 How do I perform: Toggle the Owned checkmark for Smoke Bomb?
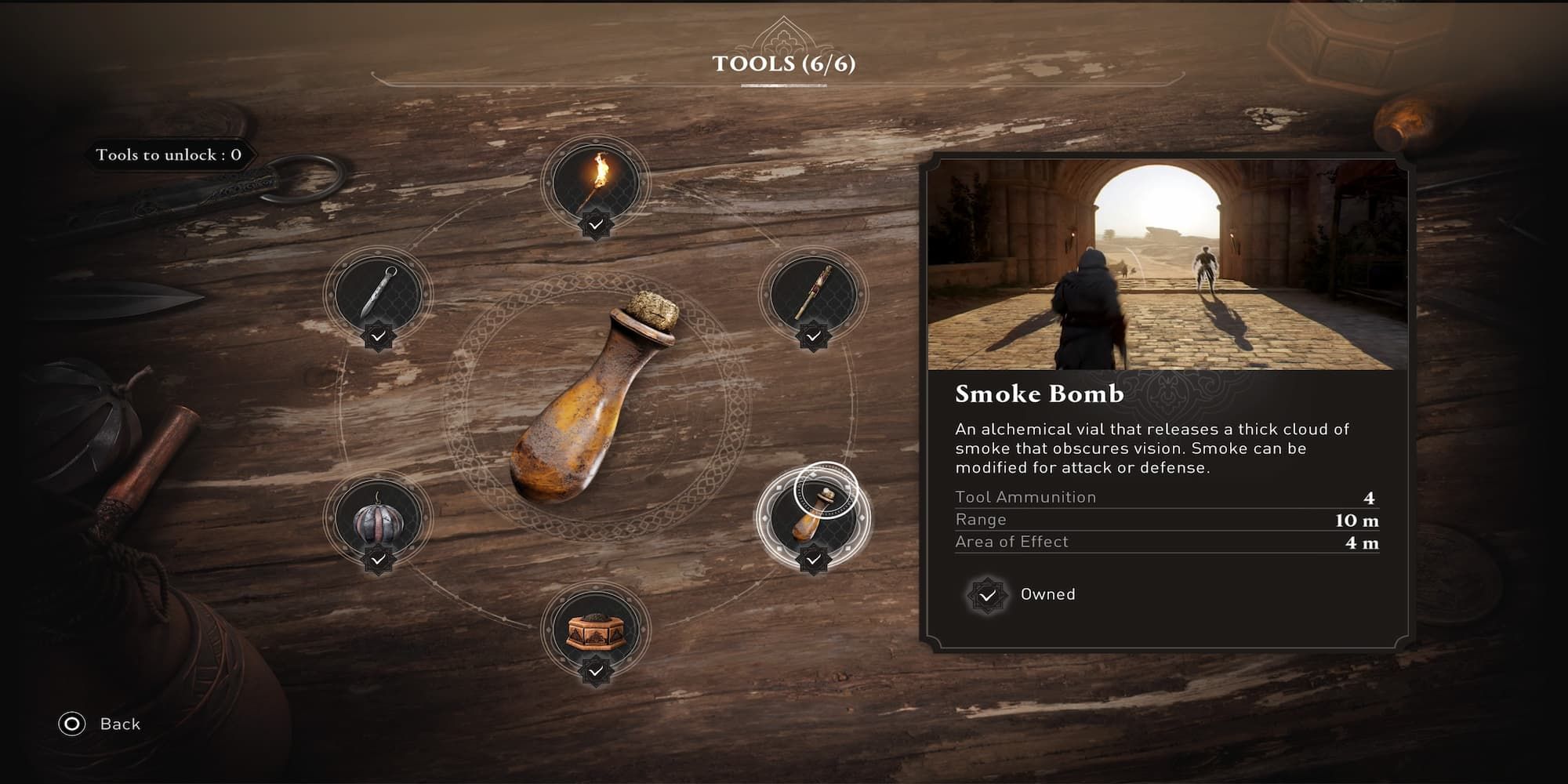tap(989, 595)
